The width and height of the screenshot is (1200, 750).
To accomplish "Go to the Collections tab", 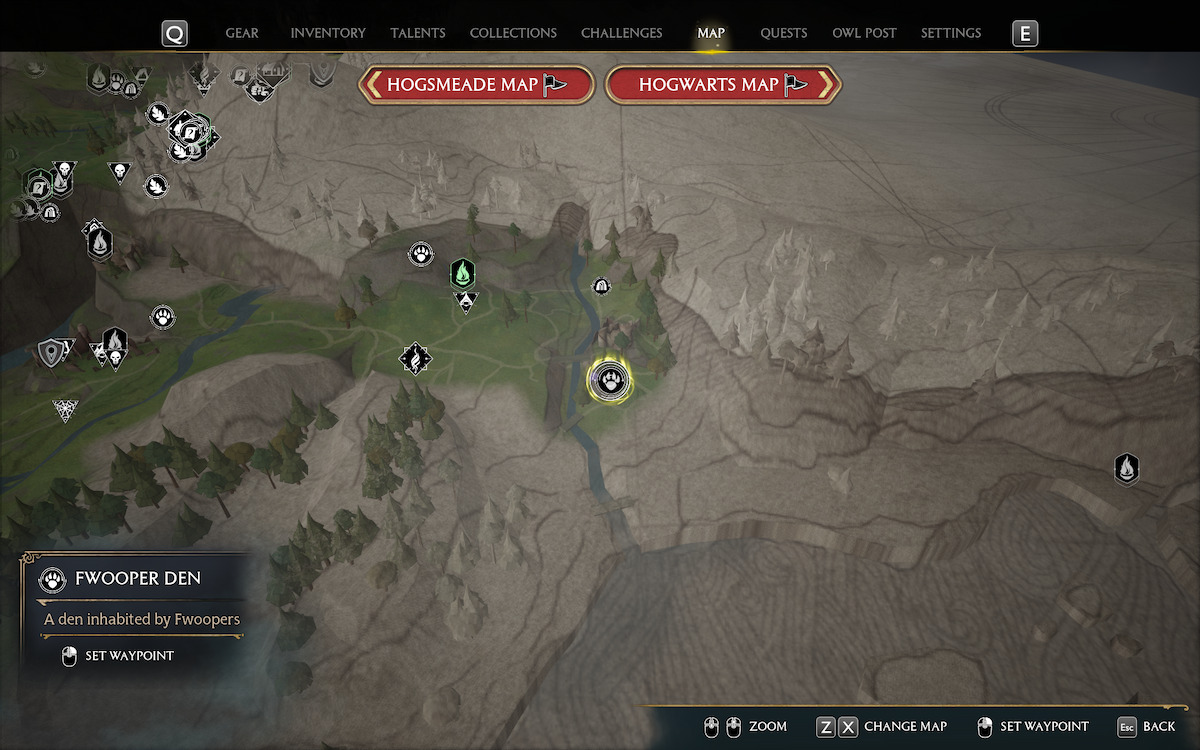I will [513, 33].
